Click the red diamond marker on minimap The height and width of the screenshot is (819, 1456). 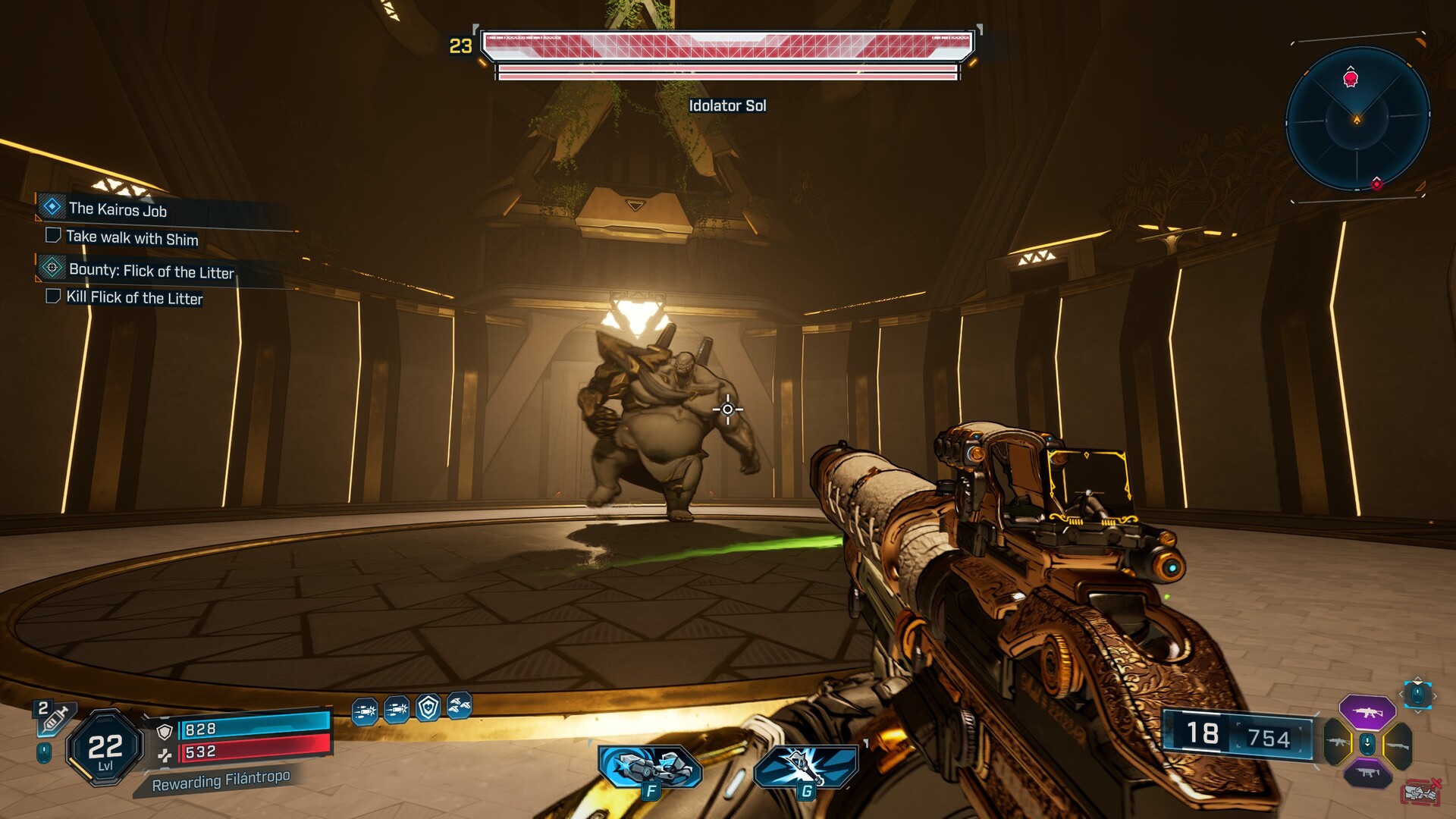click(1376, 184)
